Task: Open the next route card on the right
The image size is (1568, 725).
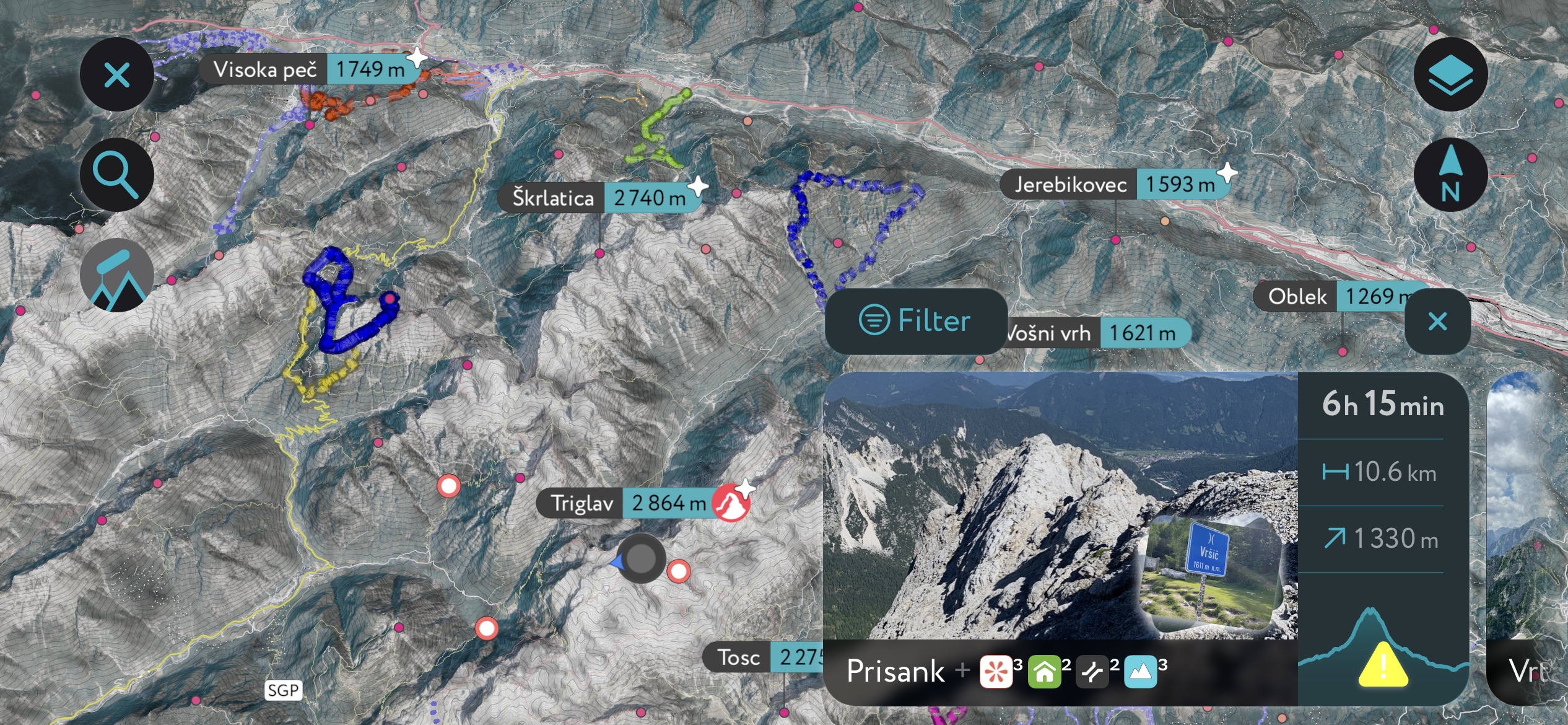Action: (1527, 539)
